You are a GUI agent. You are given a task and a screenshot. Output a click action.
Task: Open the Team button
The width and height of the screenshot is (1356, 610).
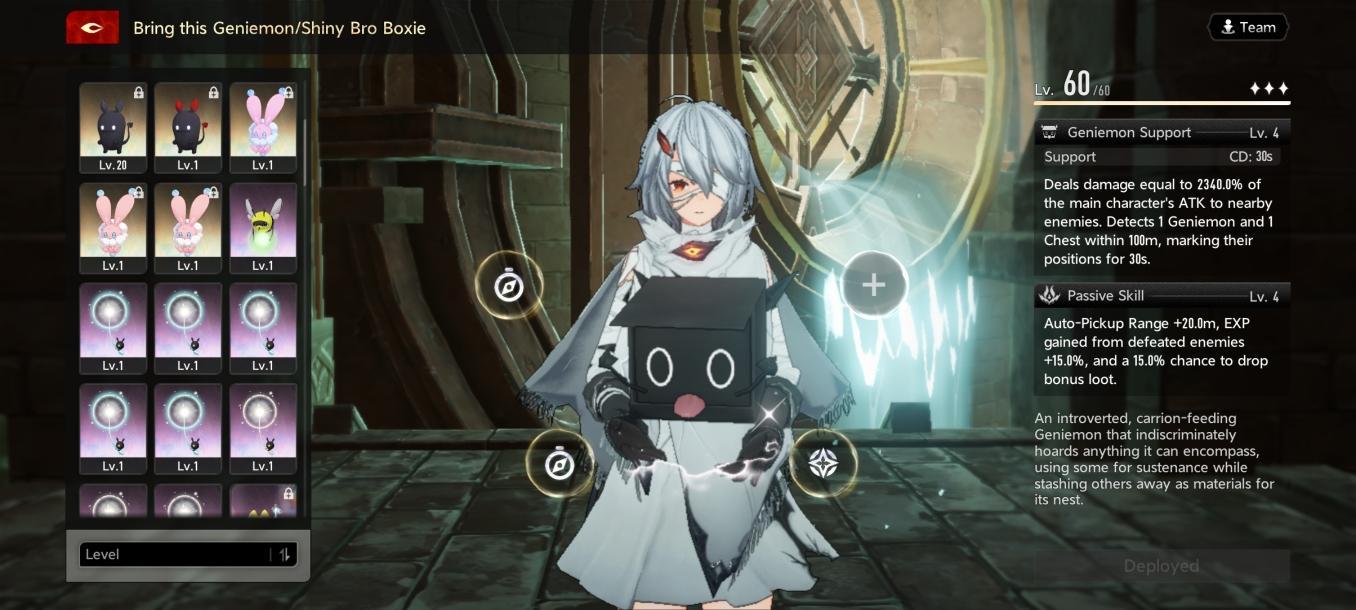click(1247, 28)
